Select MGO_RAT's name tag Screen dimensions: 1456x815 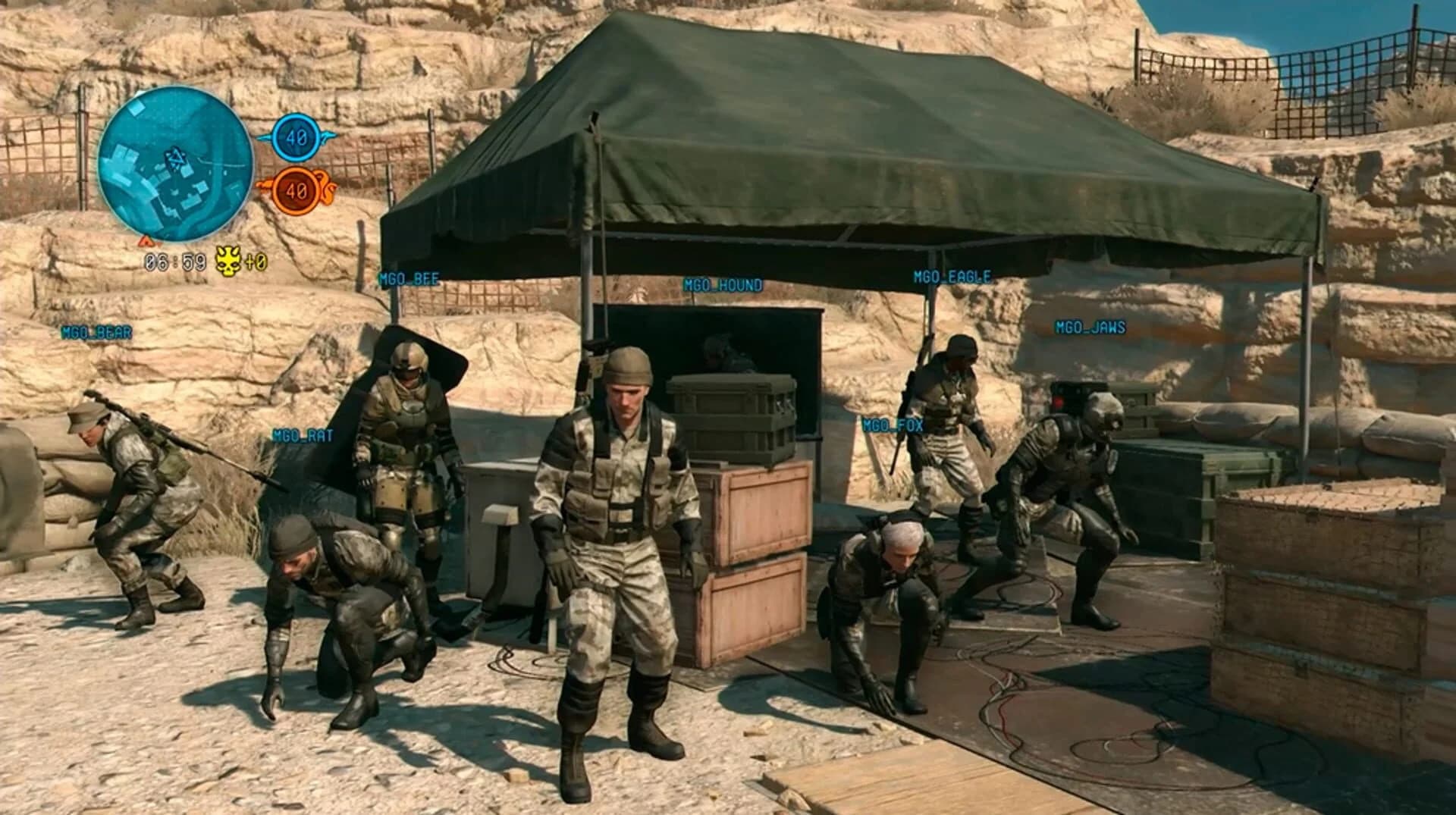(x=302, y=436)
